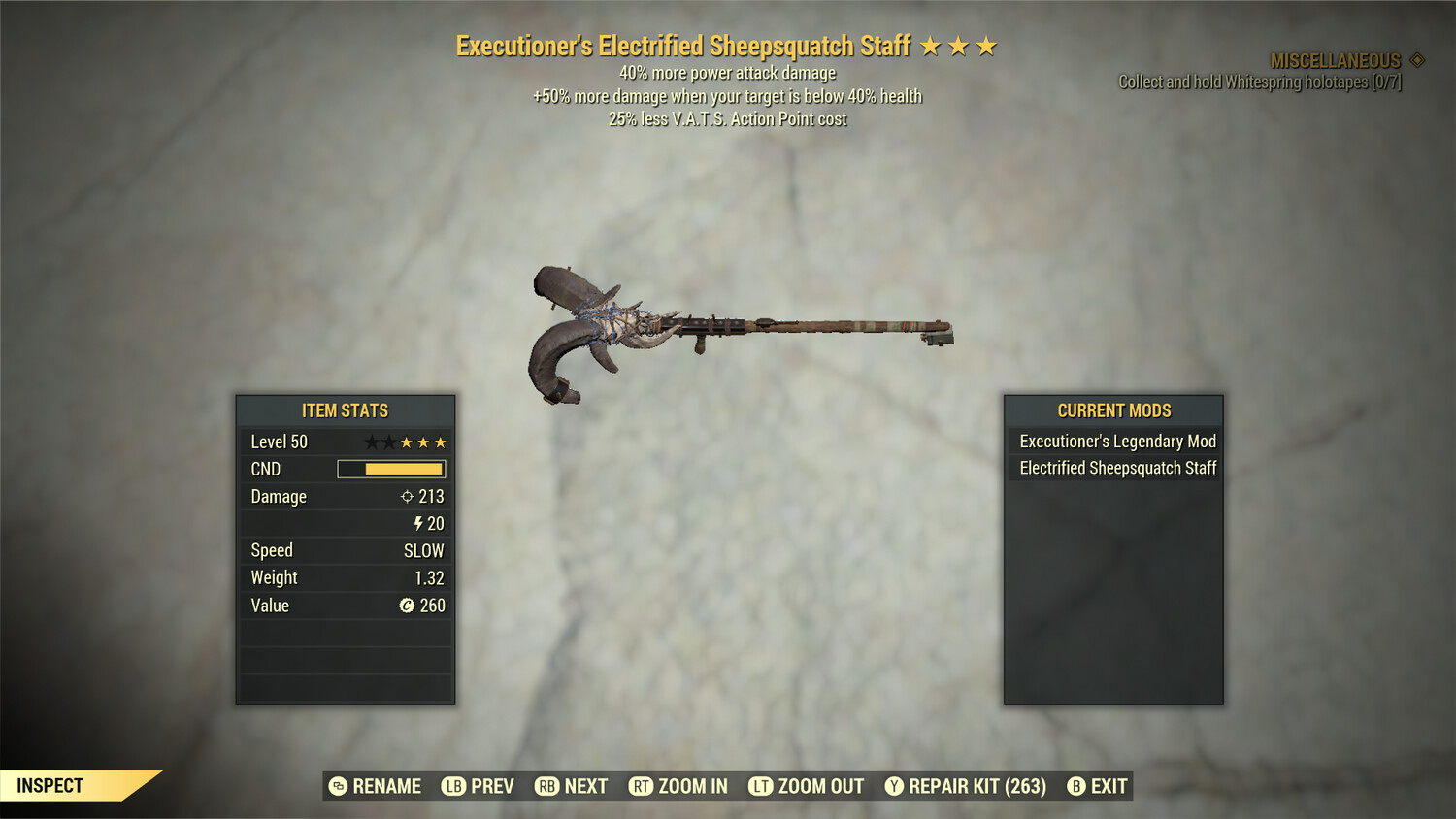Click the Sheepsquatch Staff 3D model preview
1456x819 pixels.
(x=743, y=330)
